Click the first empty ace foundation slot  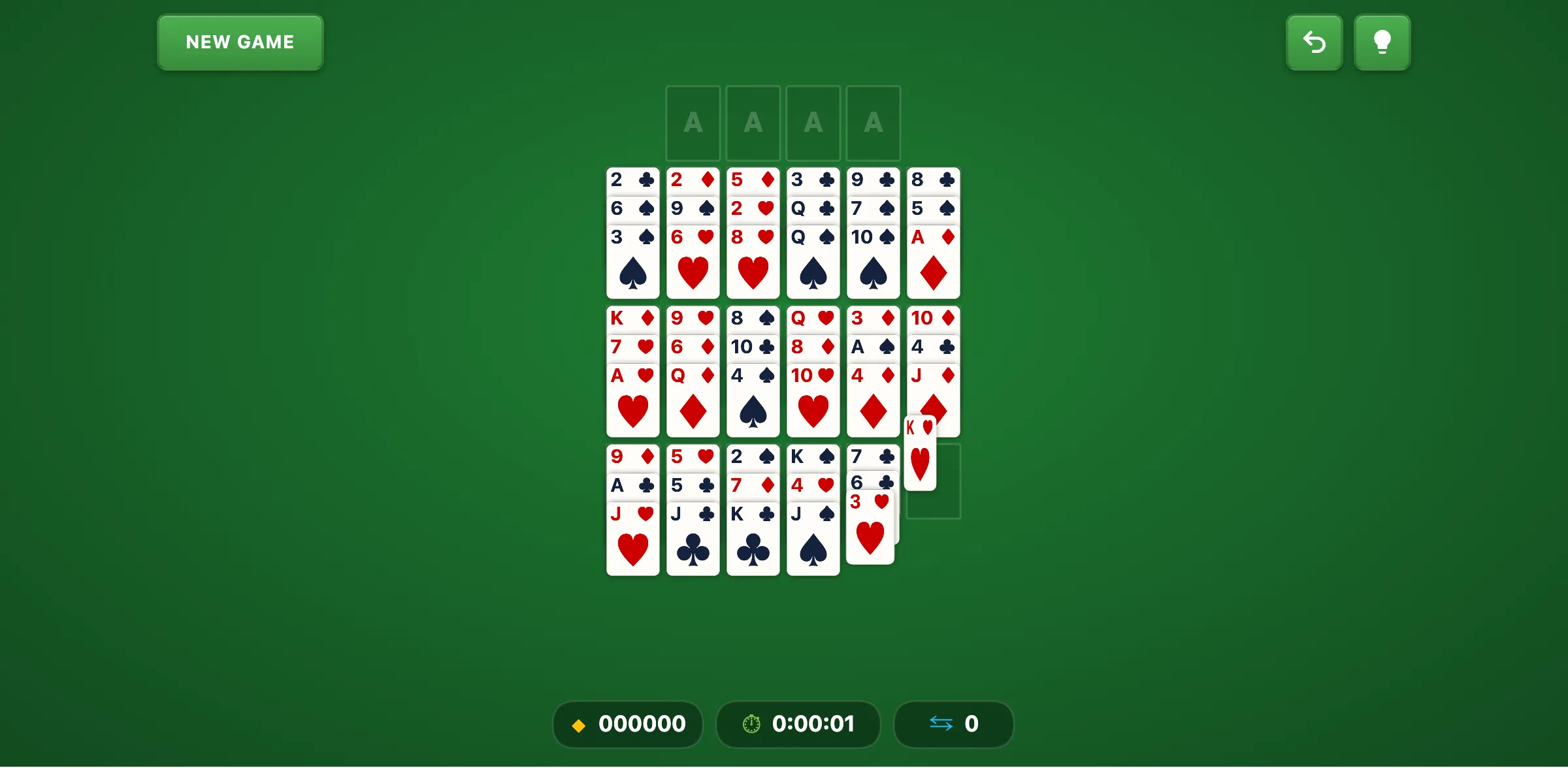693,123
